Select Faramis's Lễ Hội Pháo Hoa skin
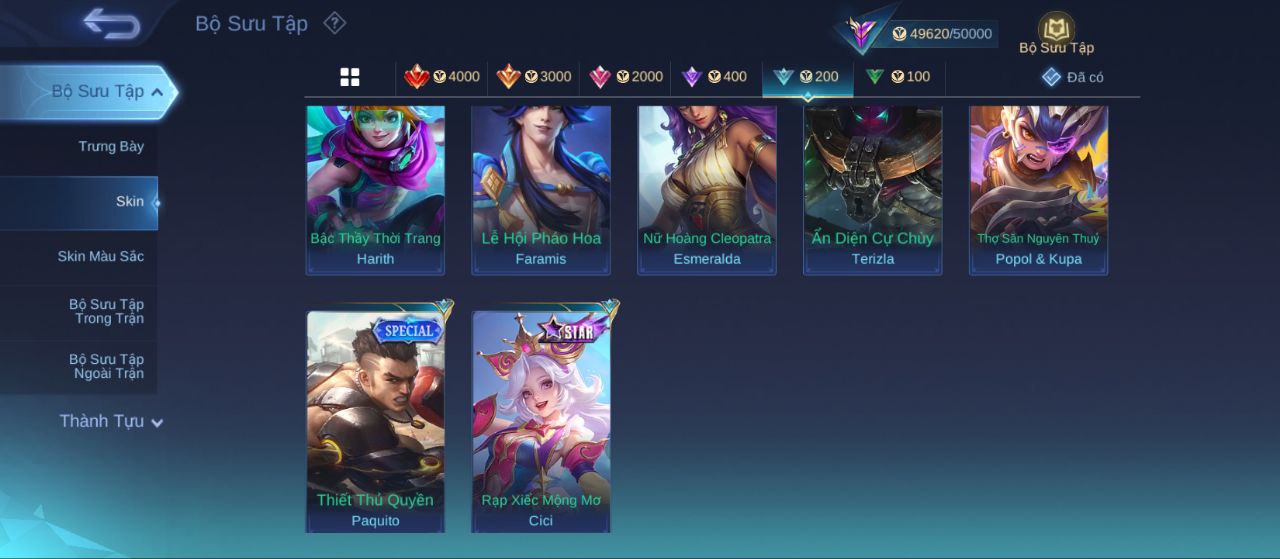This screenshot has height=559, width=1280. [x=541, y=190]
